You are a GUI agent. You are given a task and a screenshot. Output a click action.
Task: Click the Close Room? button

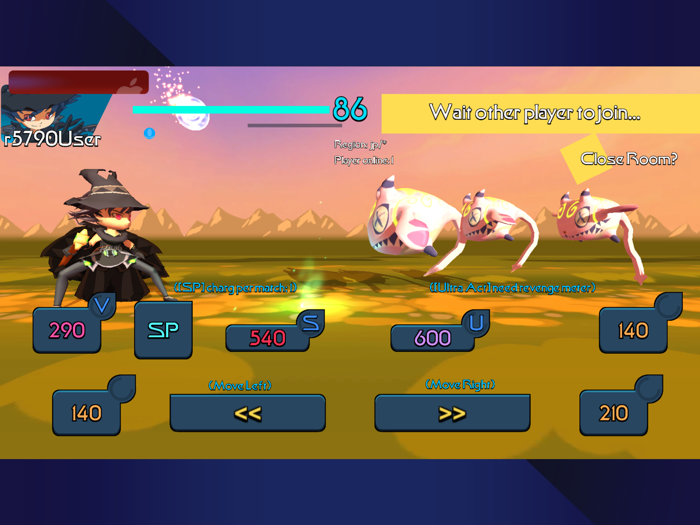[628, 159]
